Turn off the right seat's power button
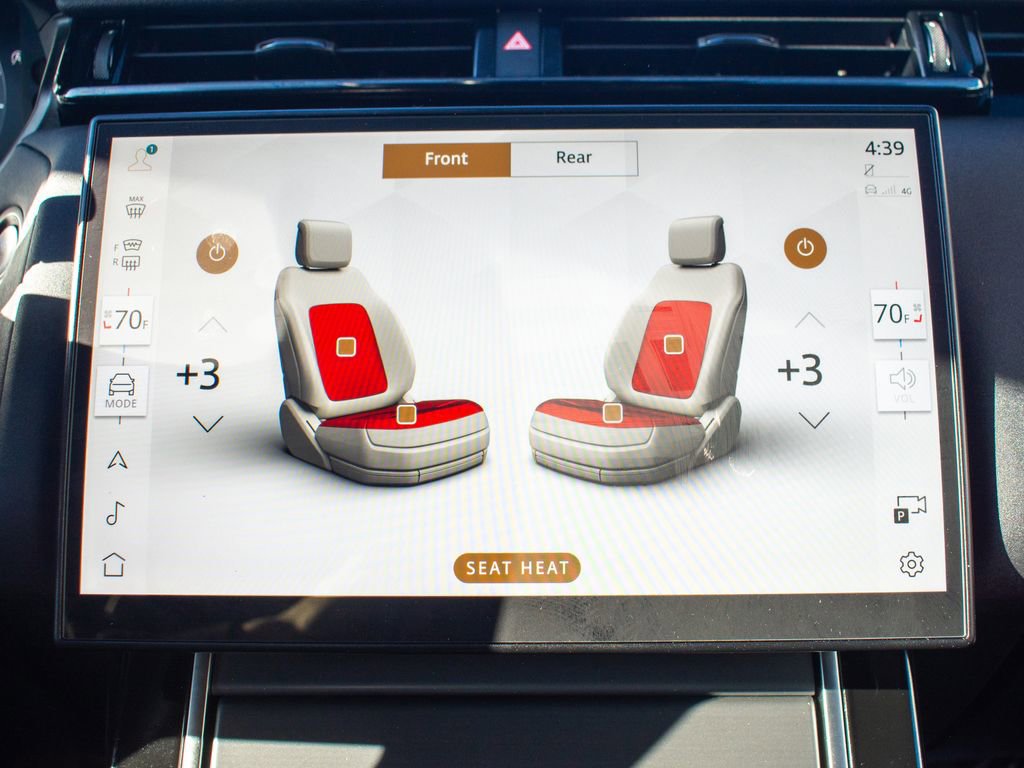This screenshot has height=768, width=1024. (x=805, y=247)
